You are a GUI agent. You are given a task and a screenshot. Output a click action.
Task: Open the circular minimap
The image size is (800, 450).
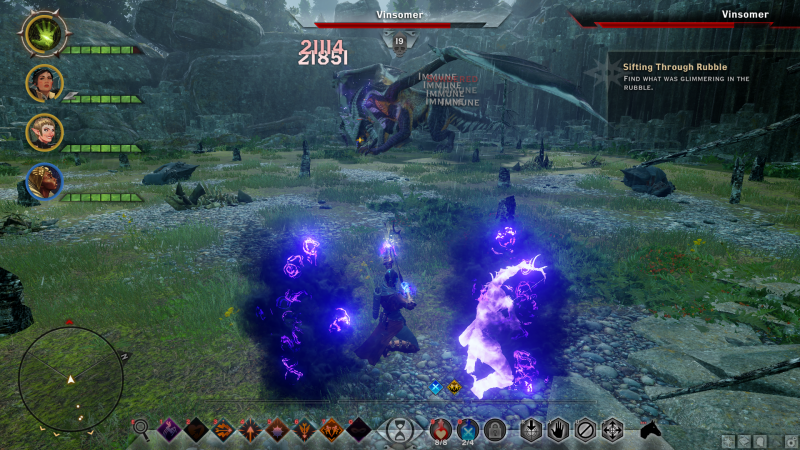click(x=71, y=380)
